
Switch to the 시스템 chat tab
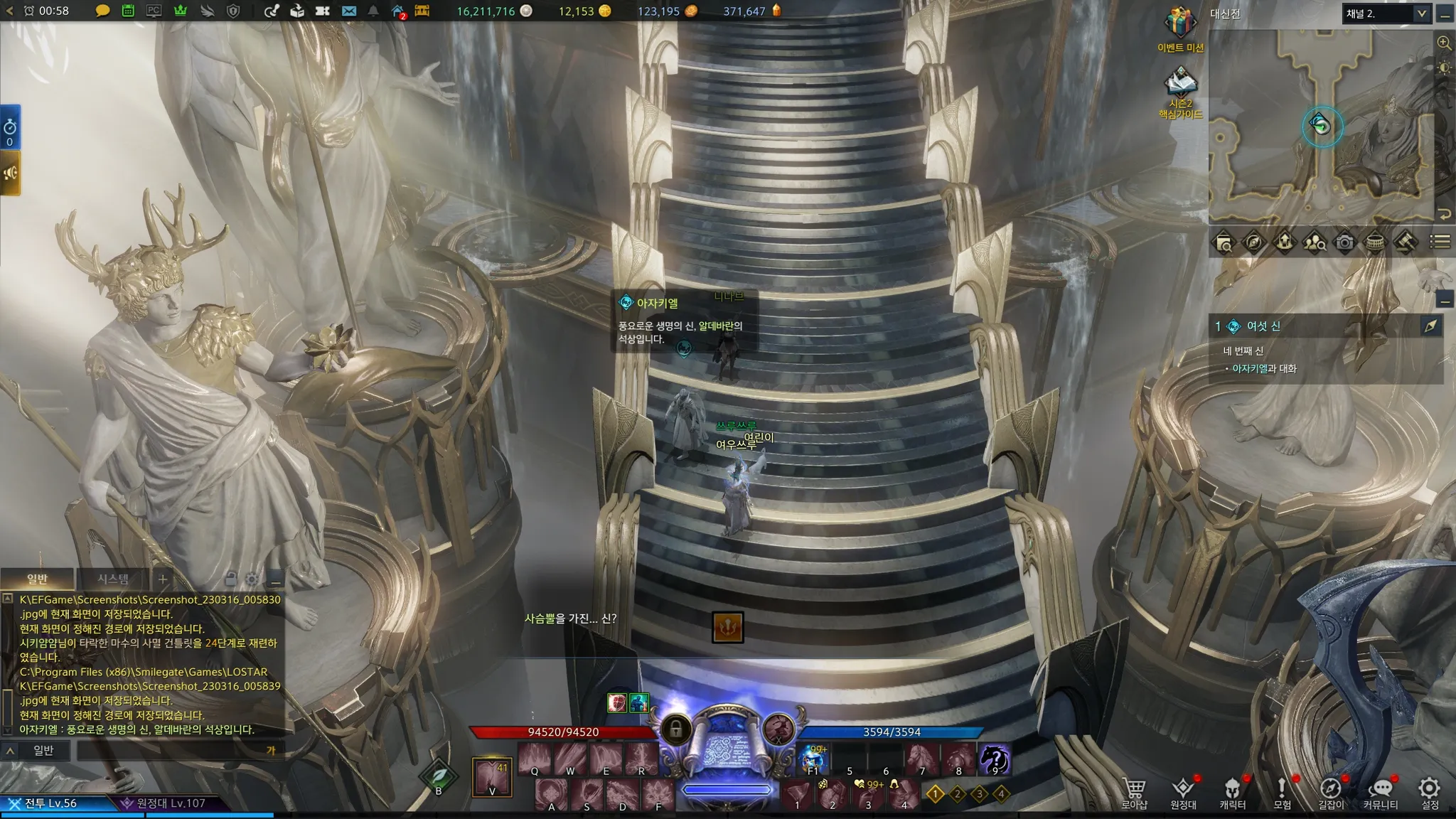[x=113, y=579]
